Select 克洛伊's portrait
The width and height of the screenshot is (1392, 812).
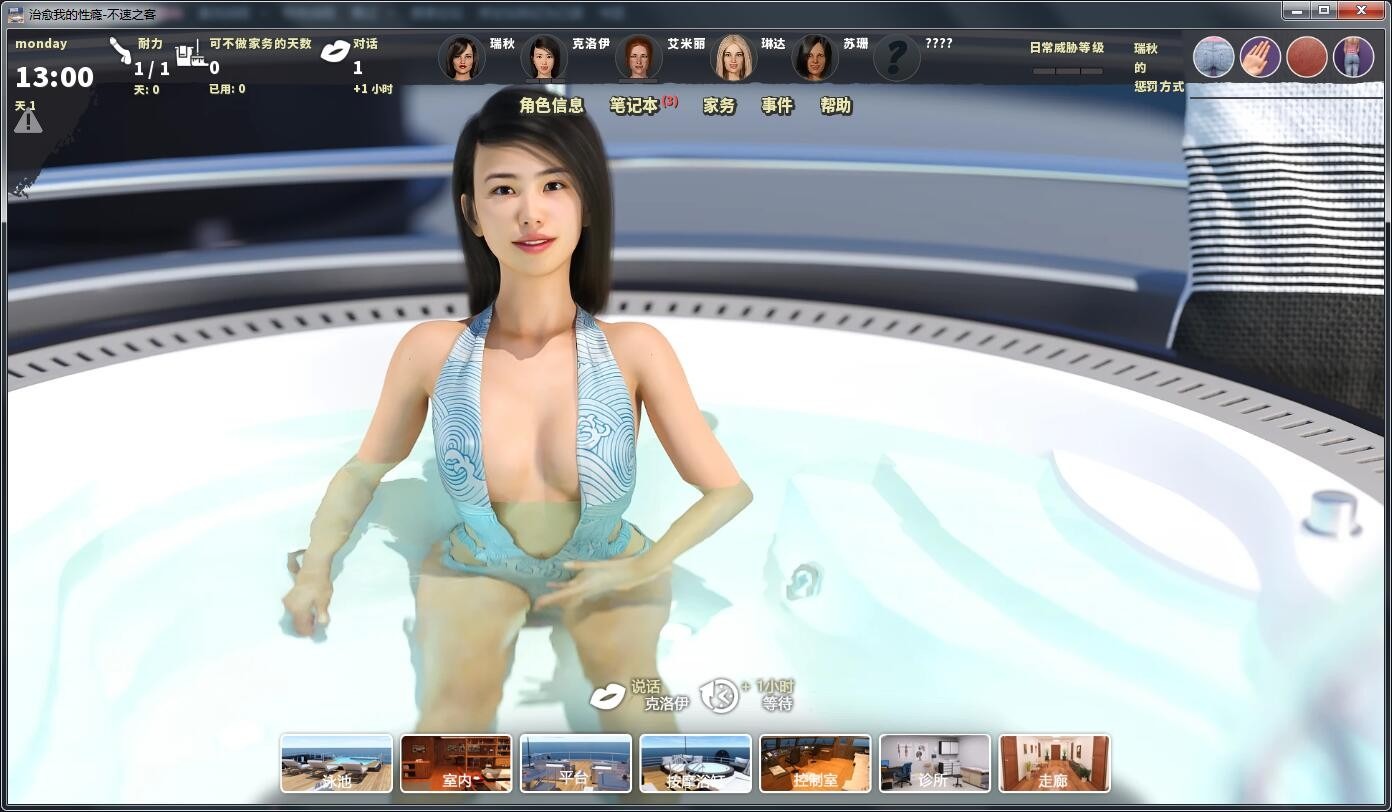543,59
